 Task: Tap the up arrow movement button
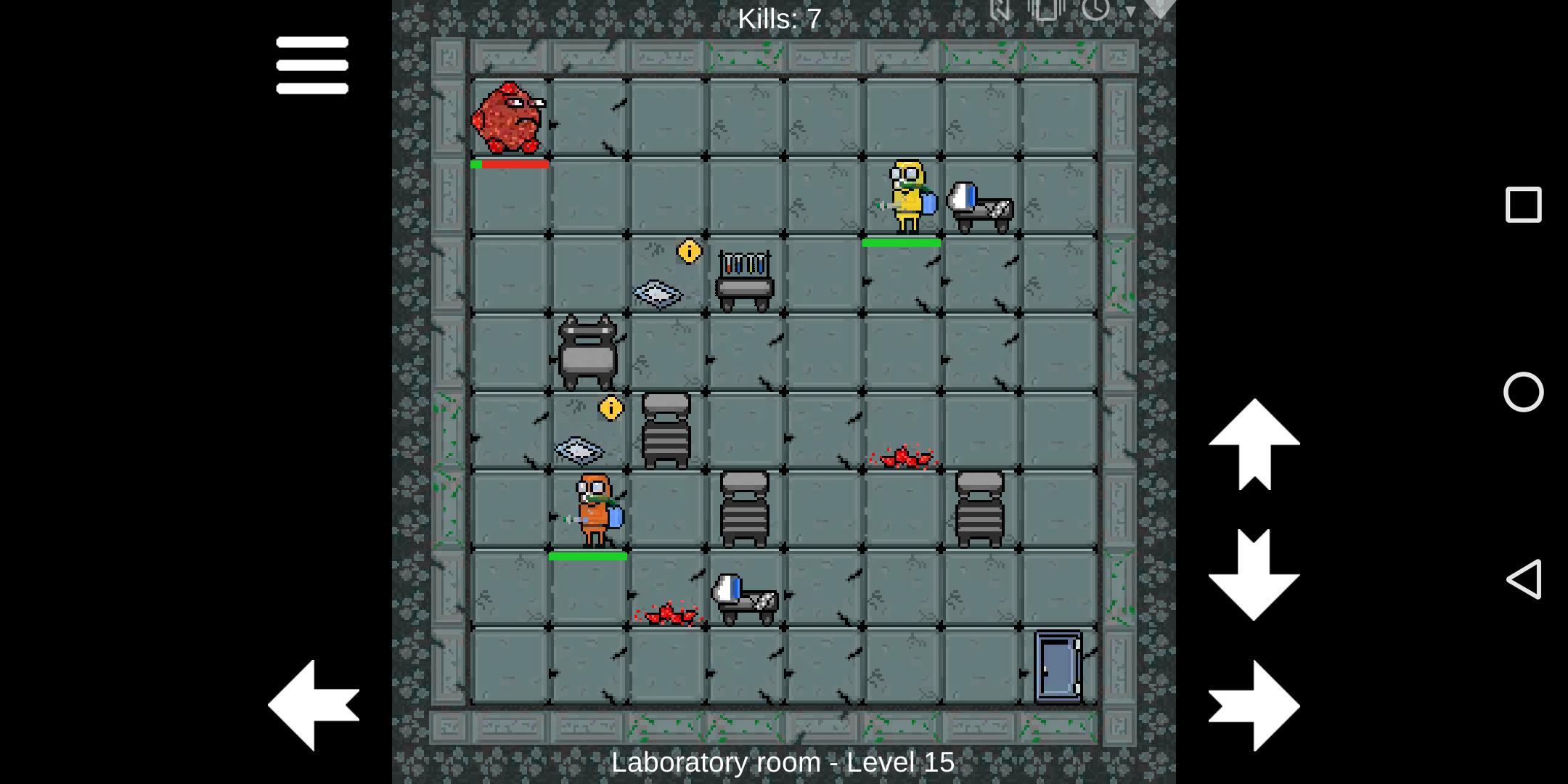(x=1254, y=444)
